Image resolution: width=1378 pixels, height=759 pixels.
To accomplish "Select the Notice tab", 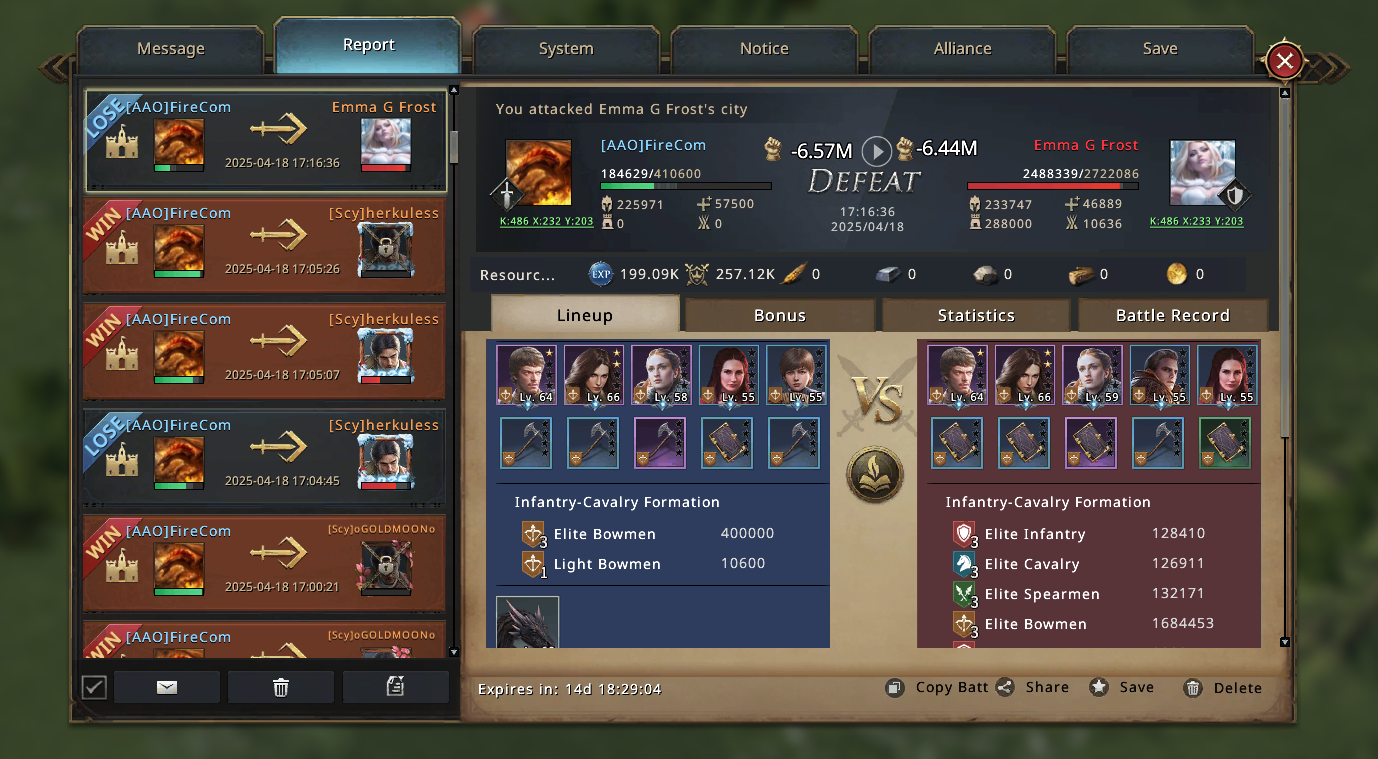I will (x=764, y=49).
